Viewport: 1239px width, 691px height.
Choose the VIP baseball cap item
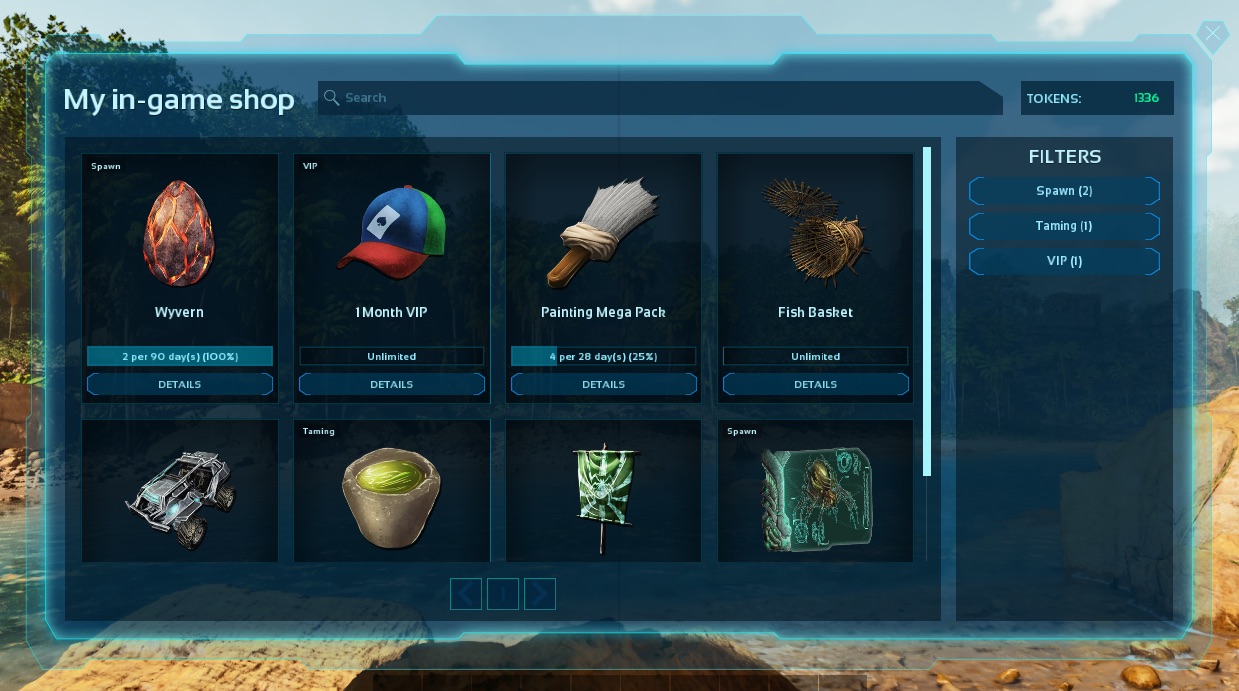(x=392, y=232)
